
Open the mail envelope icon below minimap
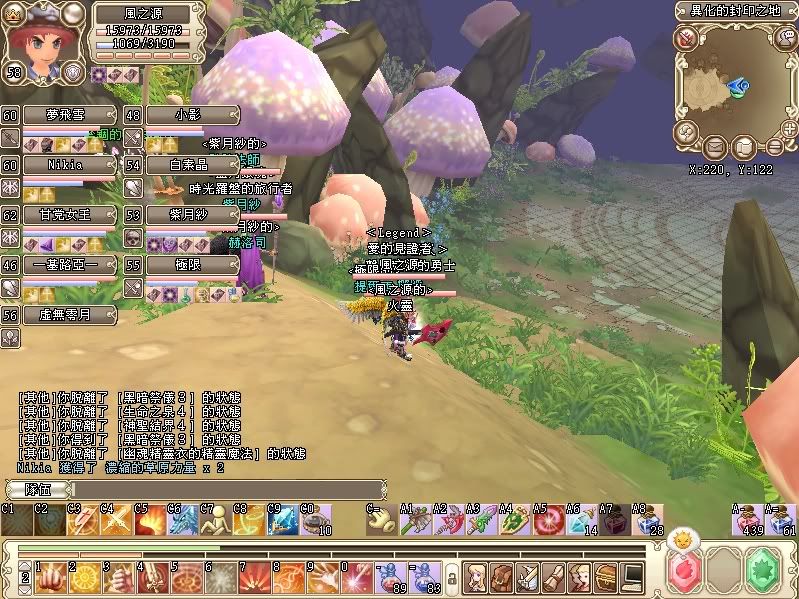click(714, 148)
